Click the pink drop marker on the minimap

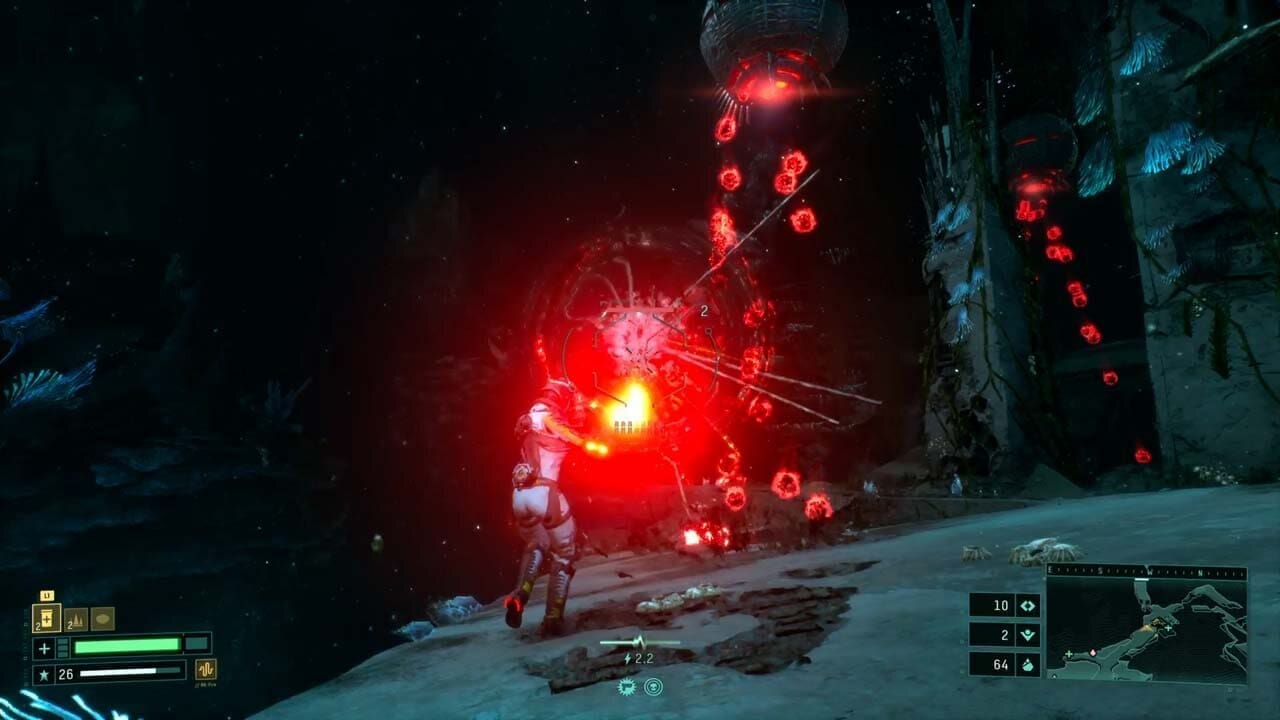(x=1093, y=652)
